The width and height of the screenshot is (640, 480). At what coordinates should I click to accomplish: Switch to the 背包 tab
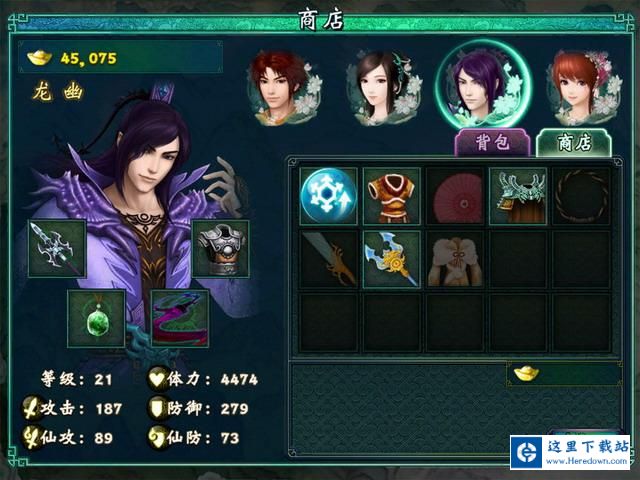tap(491, 142)
